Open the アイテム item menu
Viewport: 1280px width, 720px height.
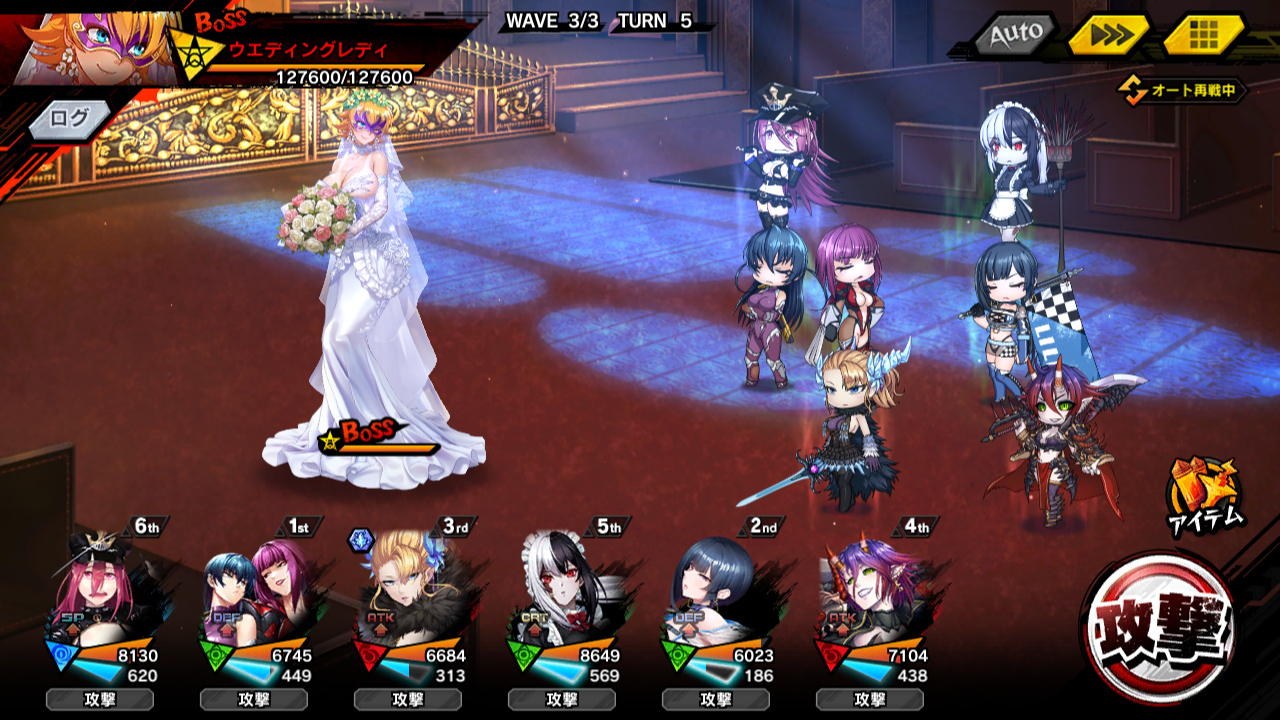click(x=1205, y=494)
